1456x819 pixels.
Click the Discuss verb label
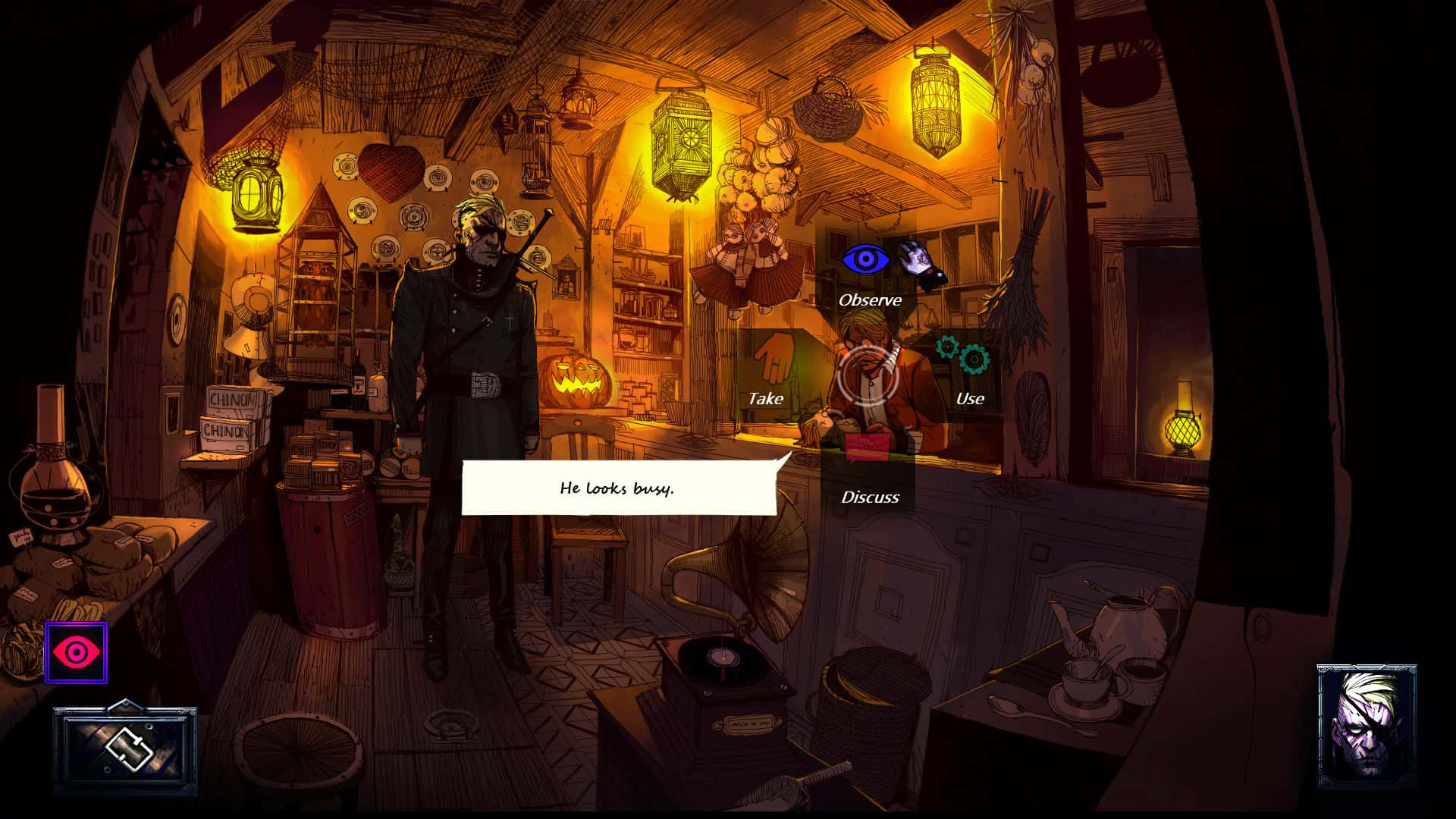click(x=869, y=497)
